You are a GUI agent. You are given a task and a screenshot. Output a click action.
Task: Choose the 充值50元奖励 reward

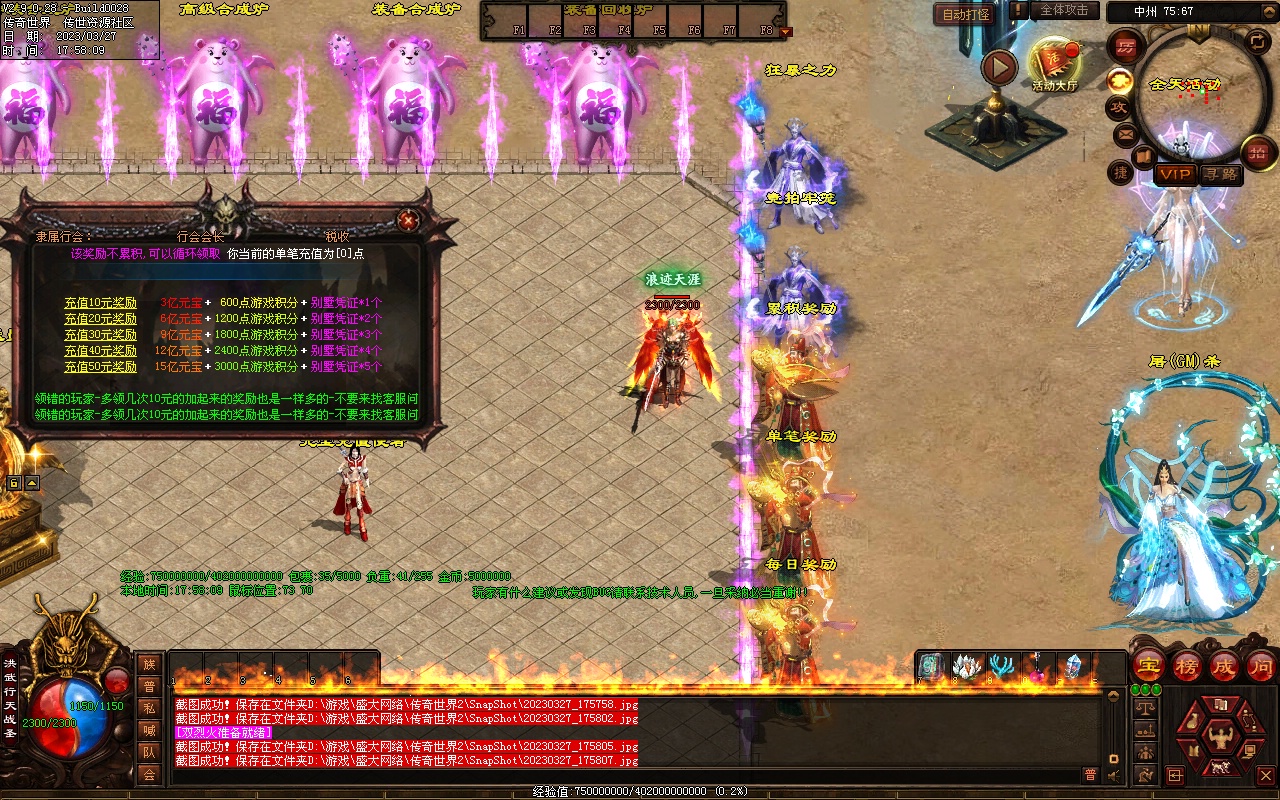[100, 366]
